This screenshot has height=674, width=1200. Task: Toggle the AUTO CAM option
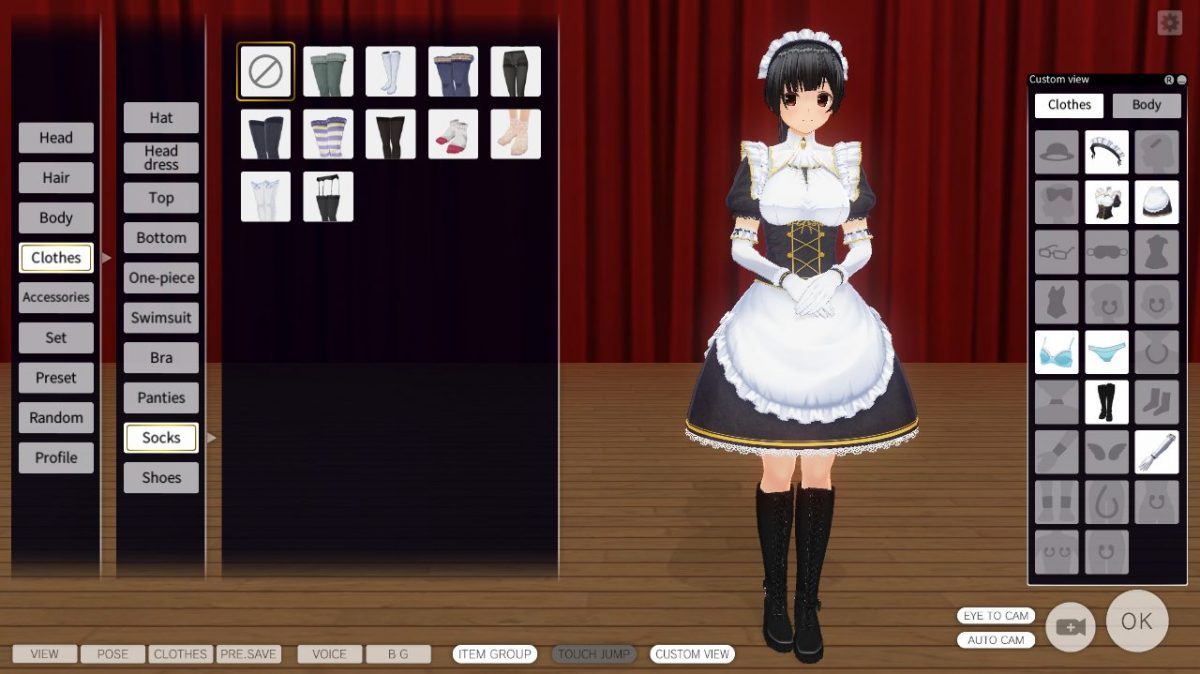995,640
